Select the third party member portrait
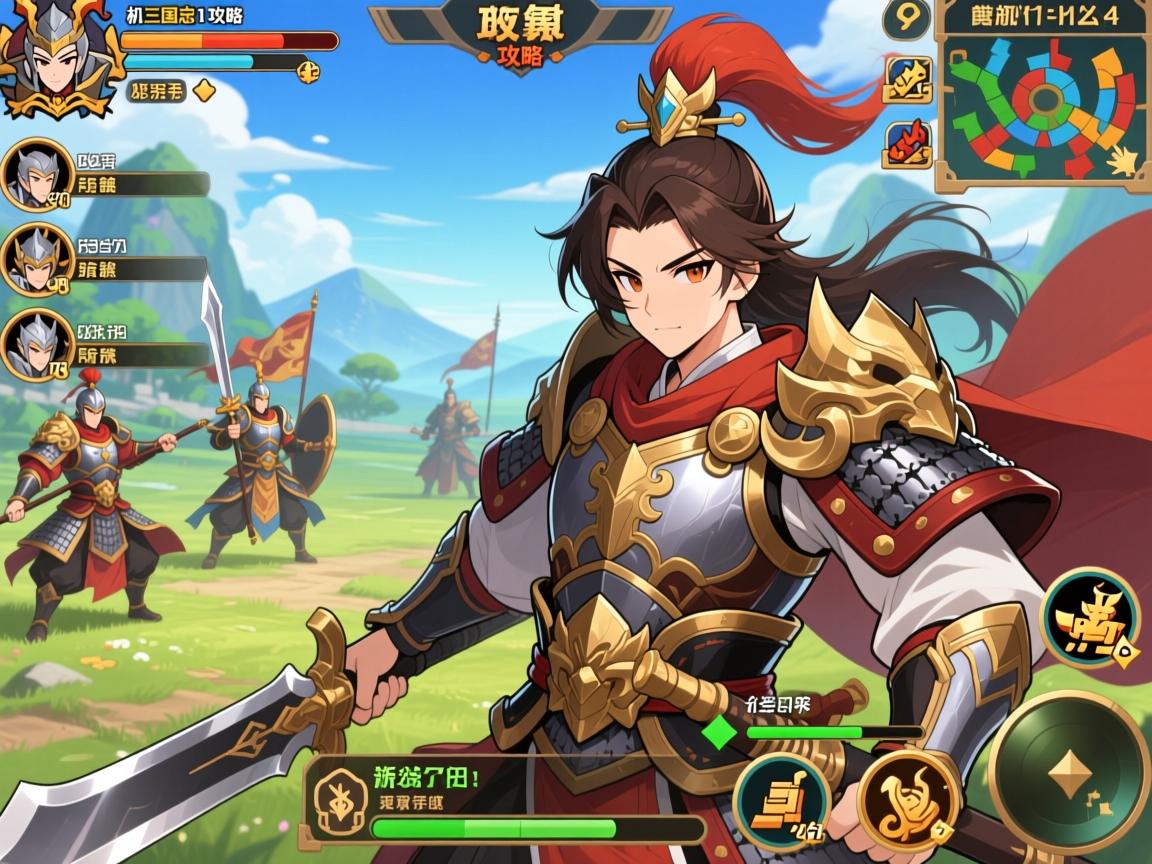The image size is (1152, 864). pyautogui.click(x=35, y=345)
